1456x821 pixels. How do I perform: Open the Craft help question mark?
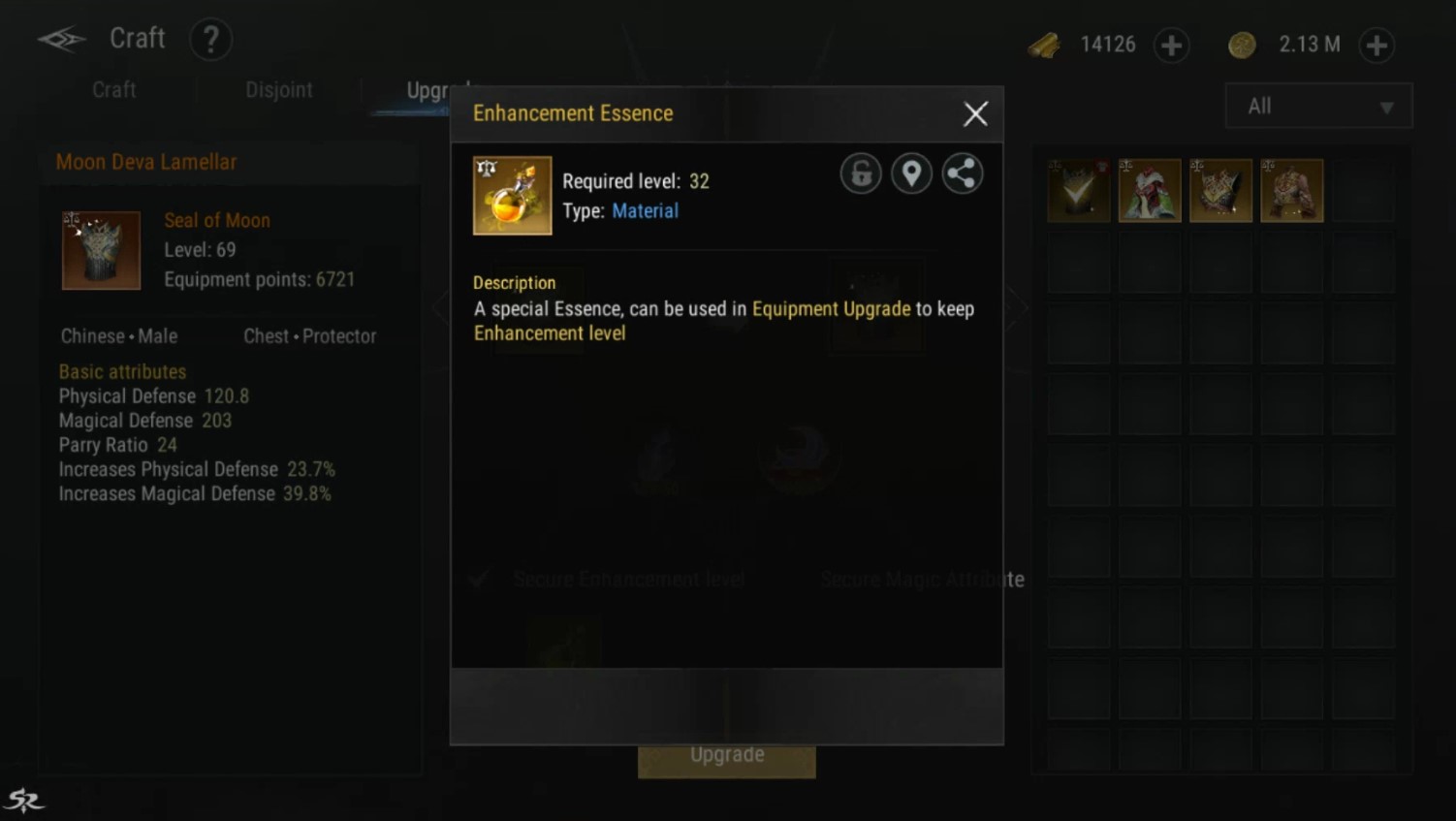(210, 40)
